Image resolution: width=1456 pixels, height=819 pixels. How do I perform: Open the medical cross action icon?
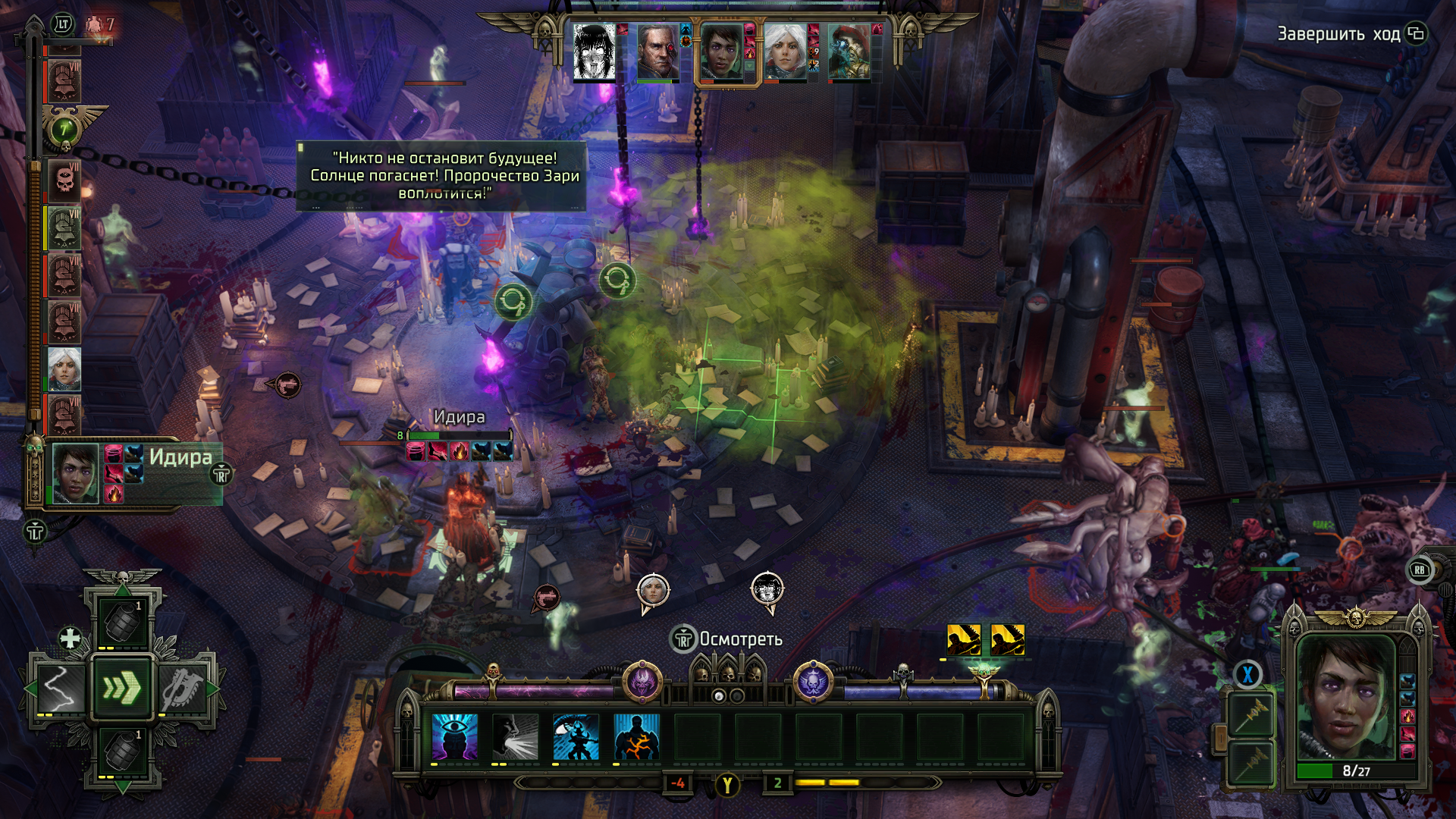click(70, 638)
